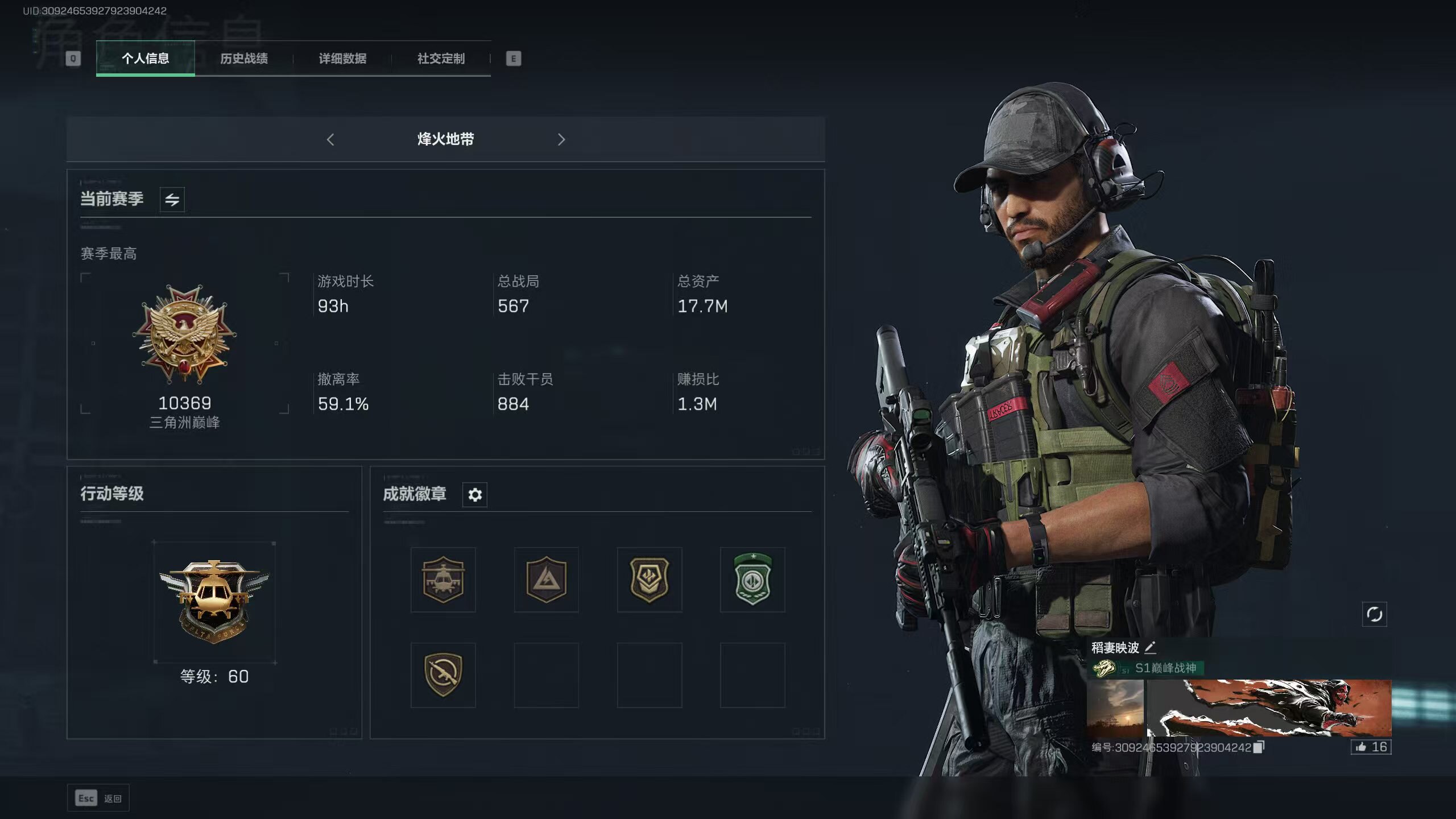Rotate the character with the refresh icon
This screenshot has height=819, width=1456.
coord(1374,614)
